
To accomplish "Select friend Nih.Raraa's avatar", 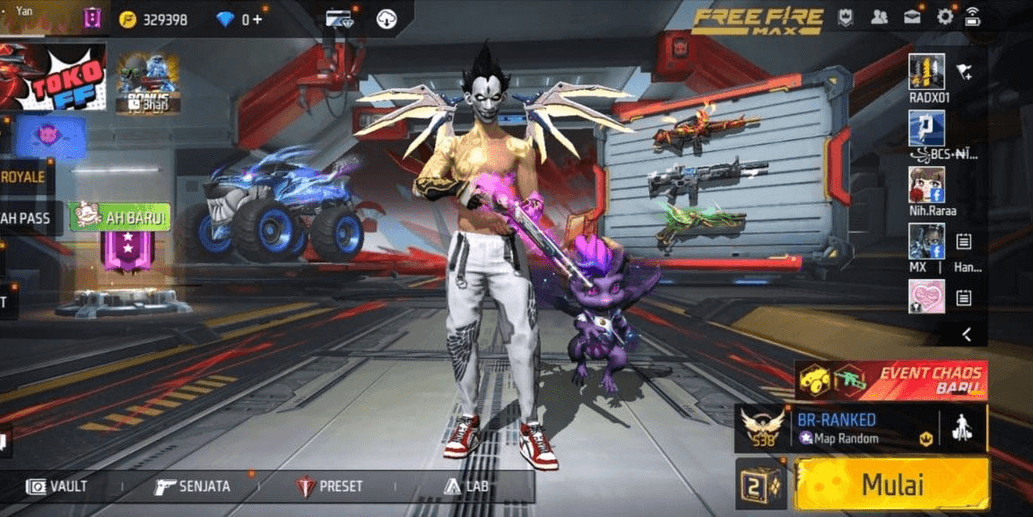I will pos(926,184).
